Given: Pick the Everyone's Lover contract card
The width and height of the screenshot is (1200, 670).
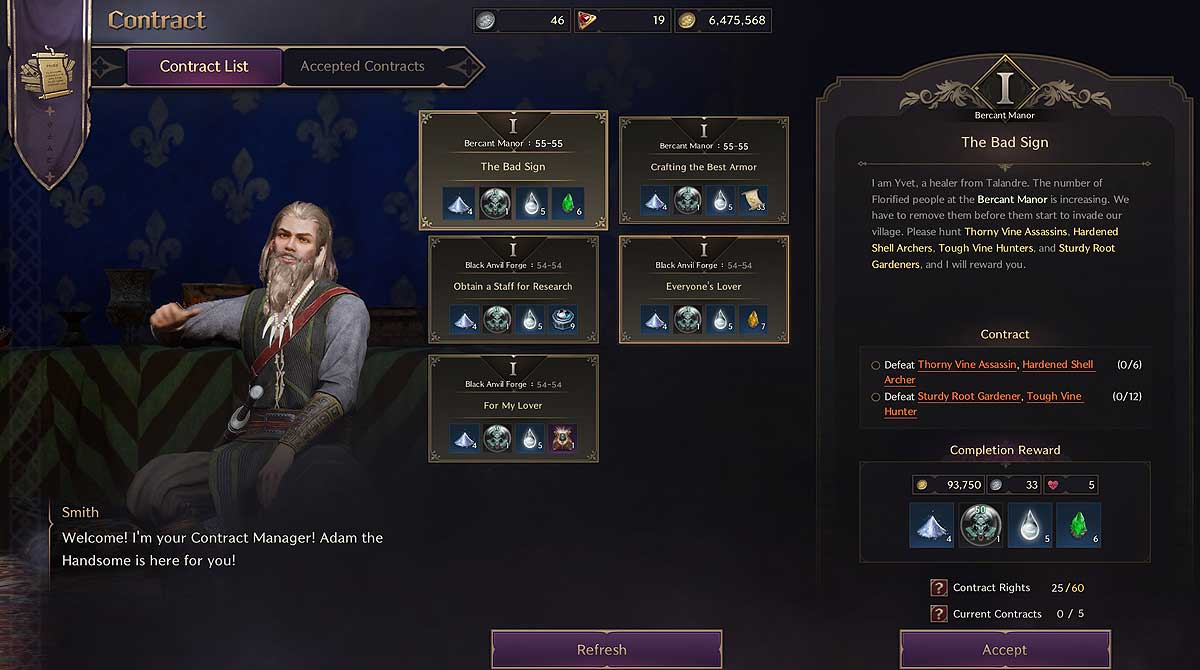Looking at the screenshot, I should click(703, 287).
